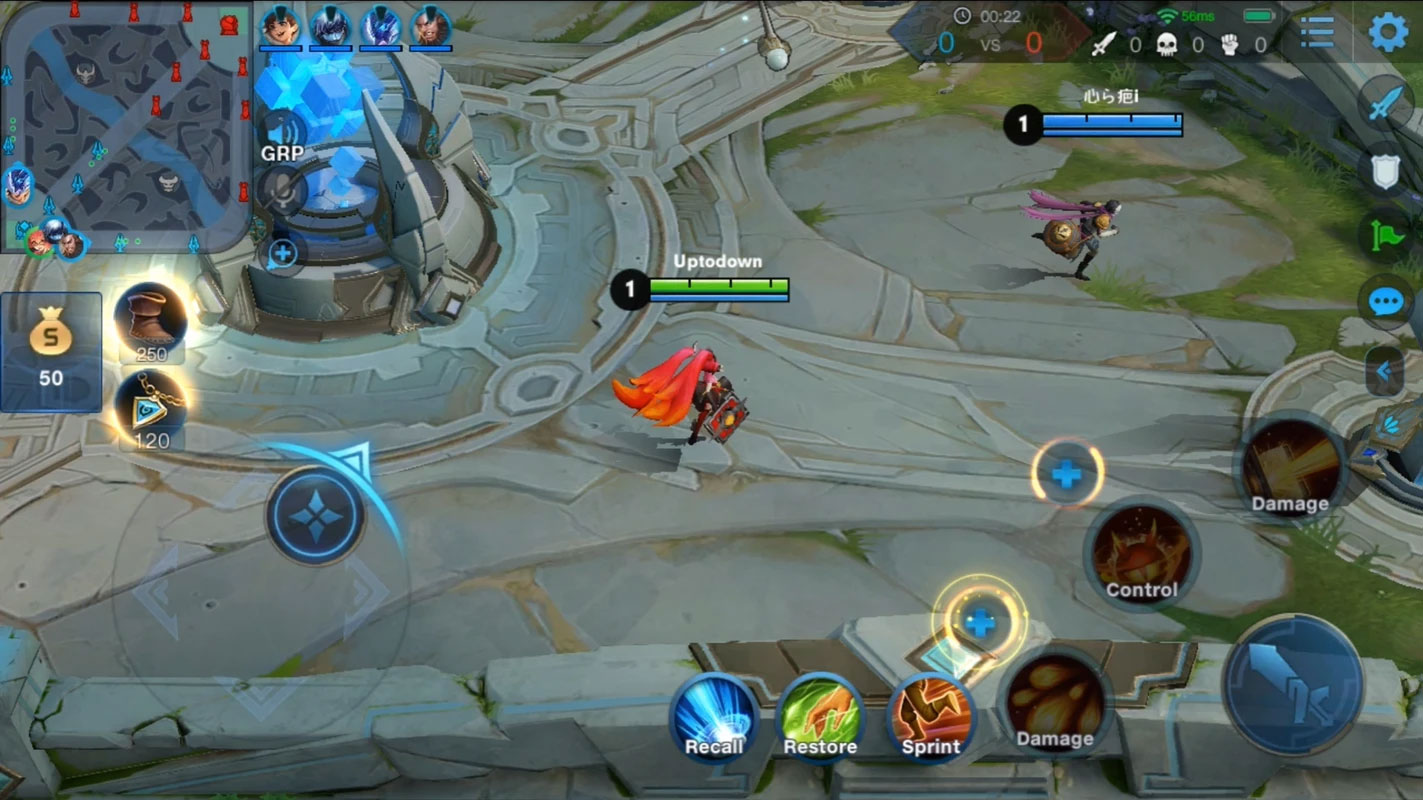Open the quick chat bubble

[x=1386, y=301]
